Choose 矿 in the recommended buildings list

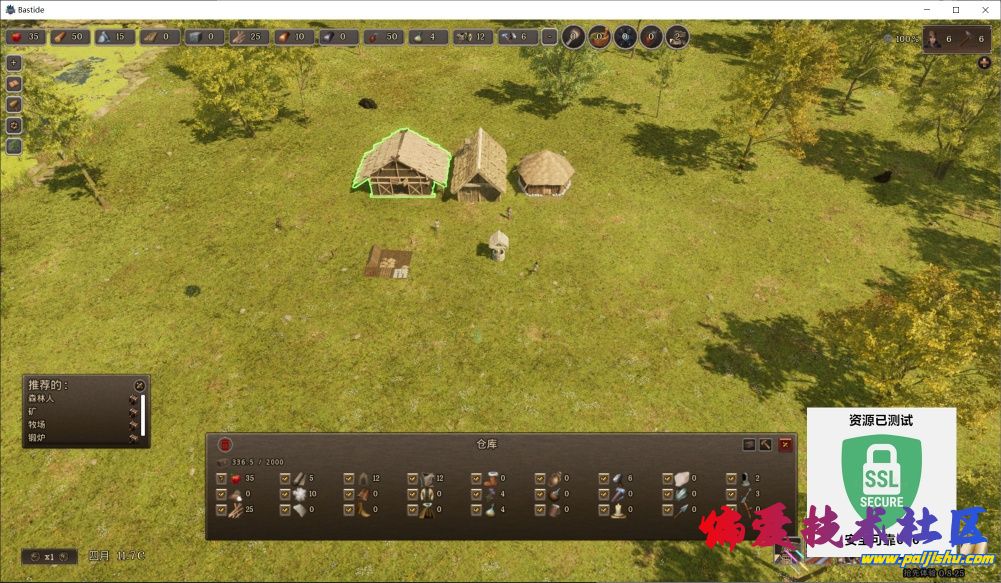(32, 411)
